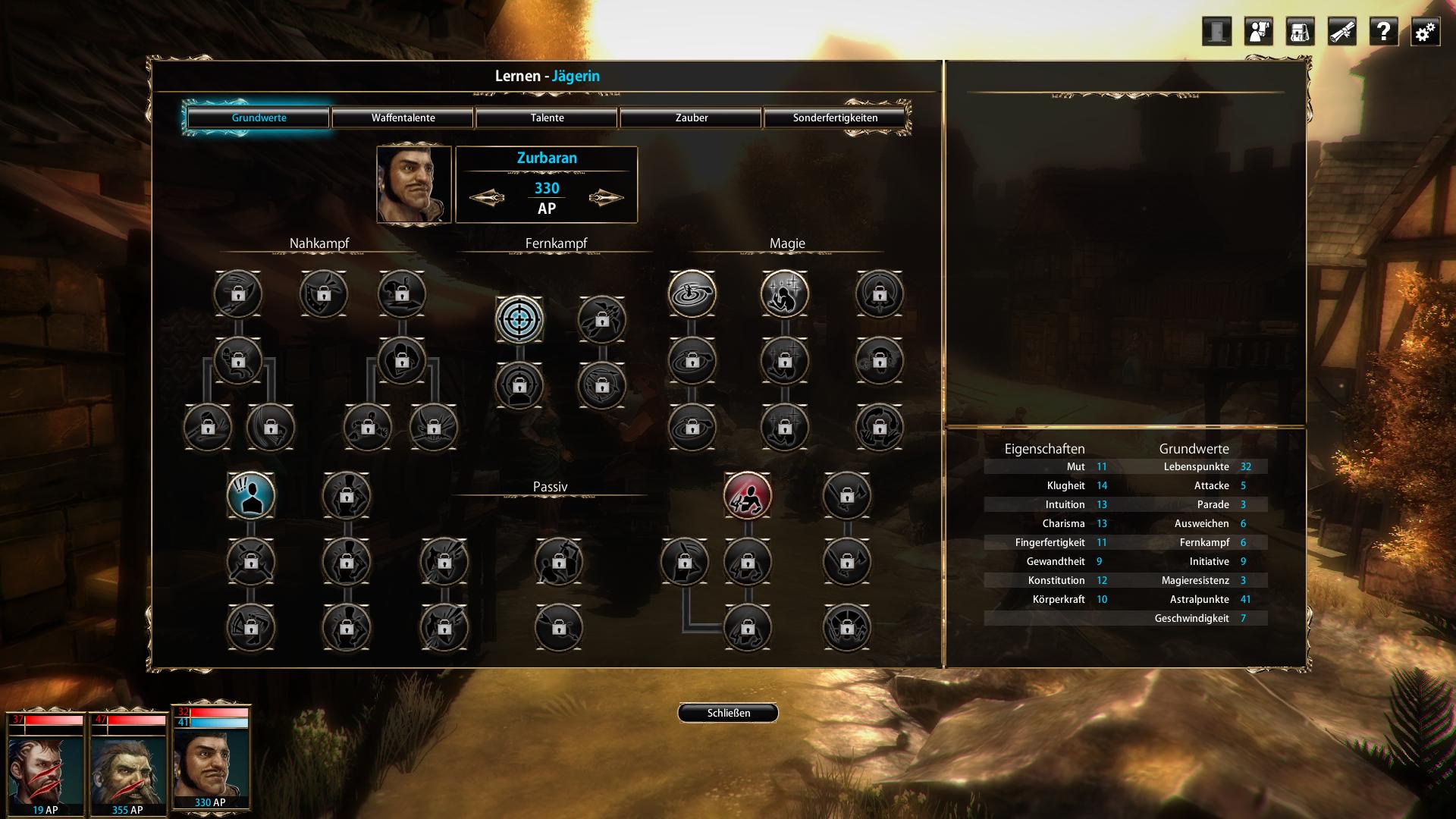Close the learning window with Schließen
The height and width of the screenshot is (819, 1456).
point(728,713)
